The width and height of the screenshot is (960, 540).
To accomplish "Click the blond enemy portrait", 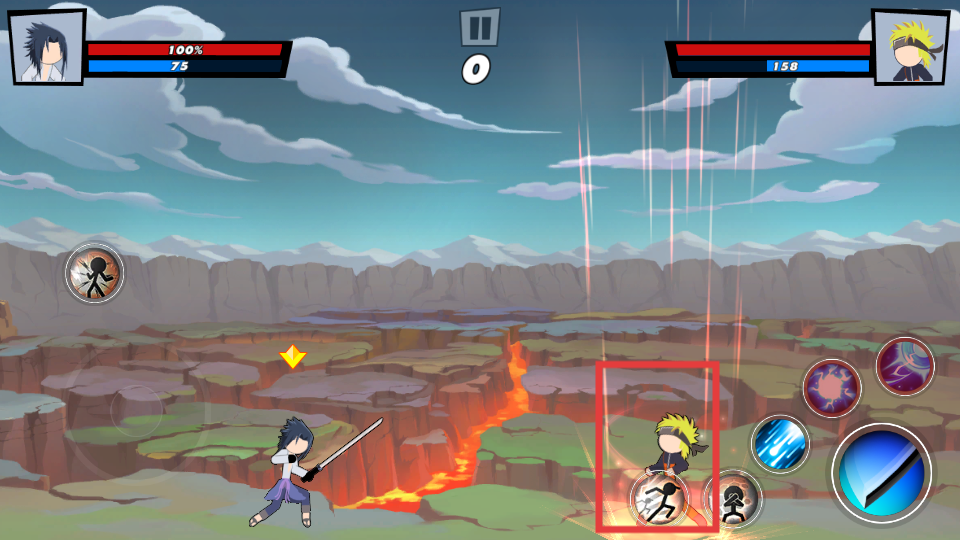I will (909, 46).
